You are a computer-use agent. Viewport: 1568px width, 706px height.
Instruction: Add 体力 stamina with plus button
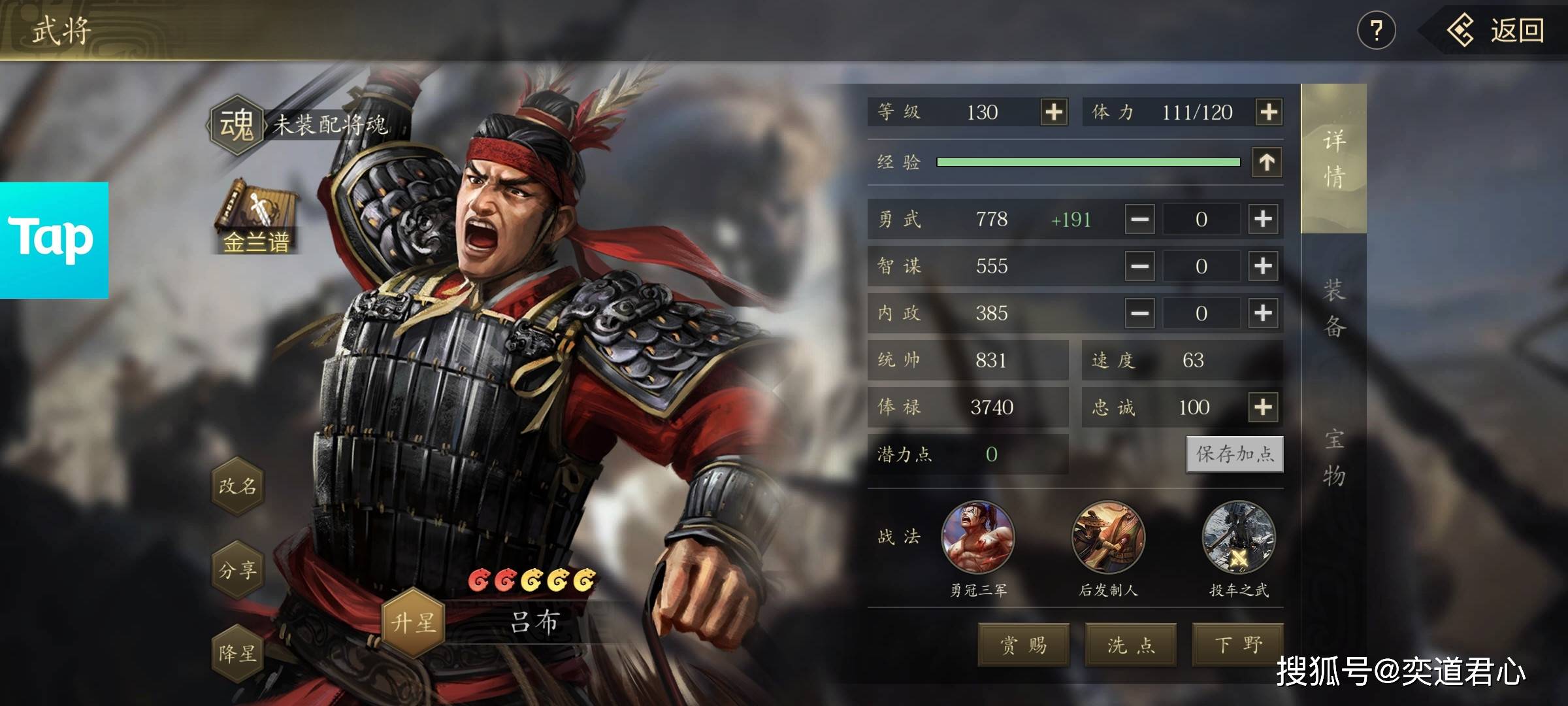pyautogui.click(x=1268, y=112)
